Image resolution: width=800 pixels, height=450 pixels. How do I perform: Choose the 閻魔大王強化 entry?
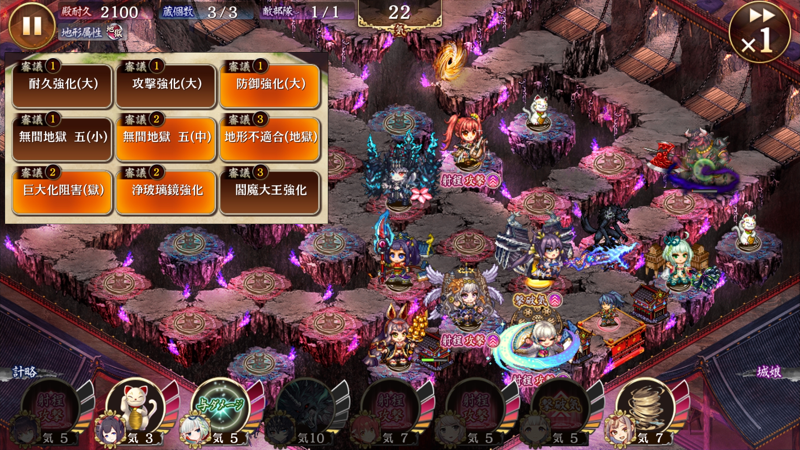coord(269,191)
